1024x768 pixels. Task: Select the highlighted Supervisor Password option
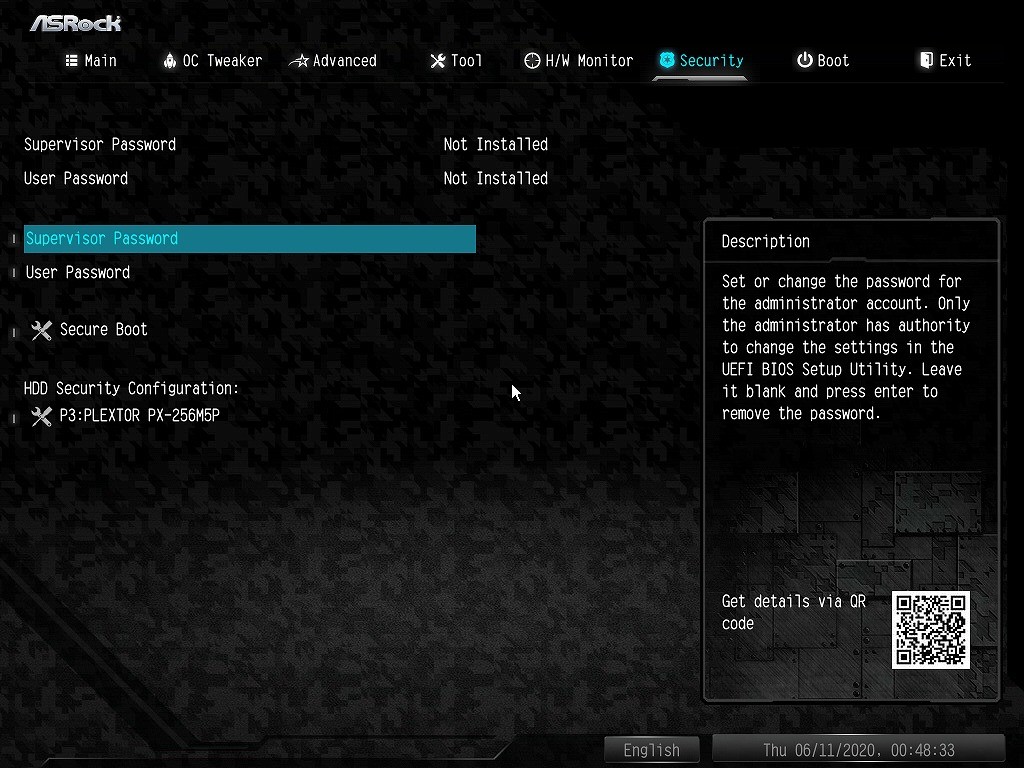[x=249, y=239]
